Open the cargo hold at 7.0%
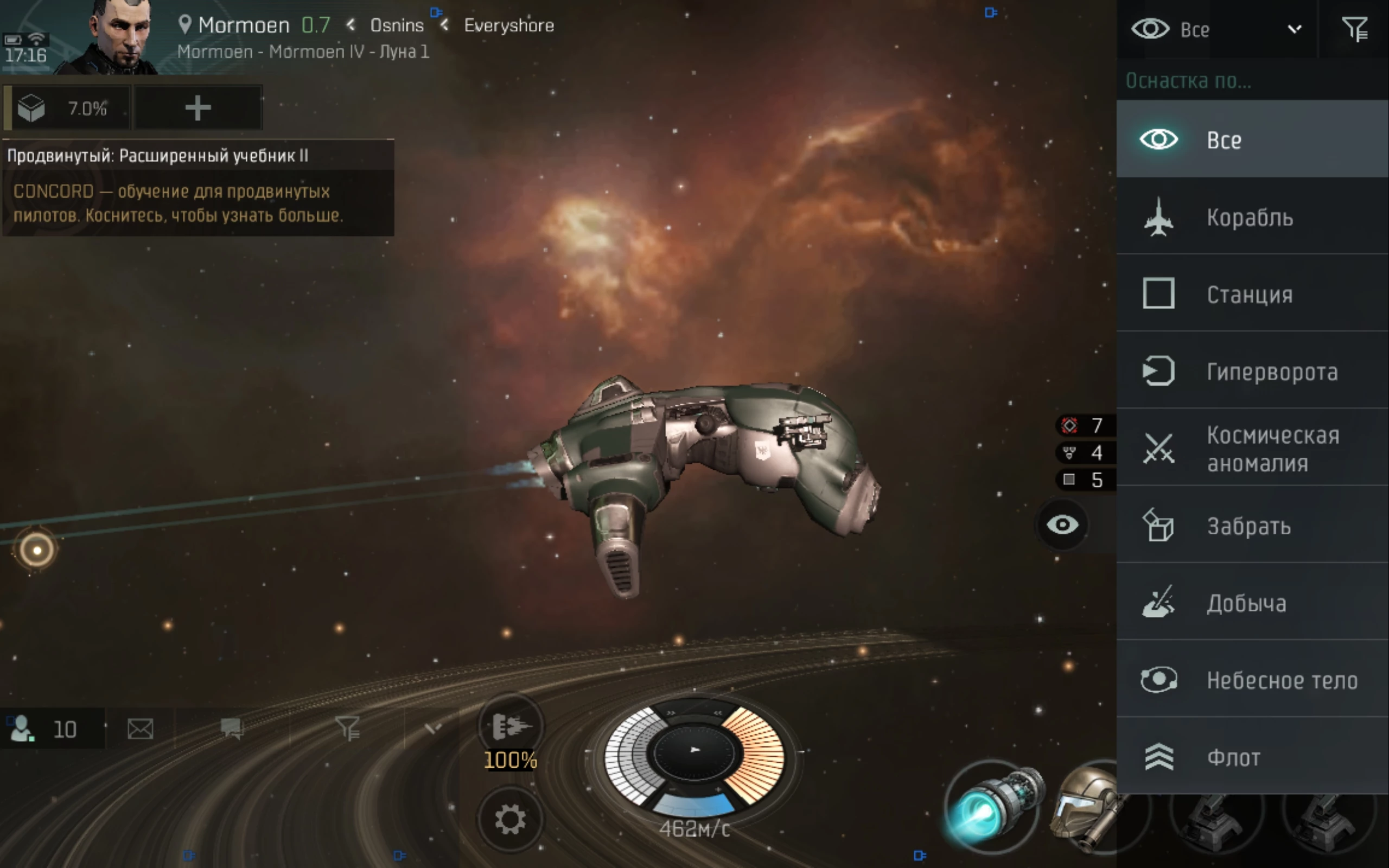 [67, 108]
